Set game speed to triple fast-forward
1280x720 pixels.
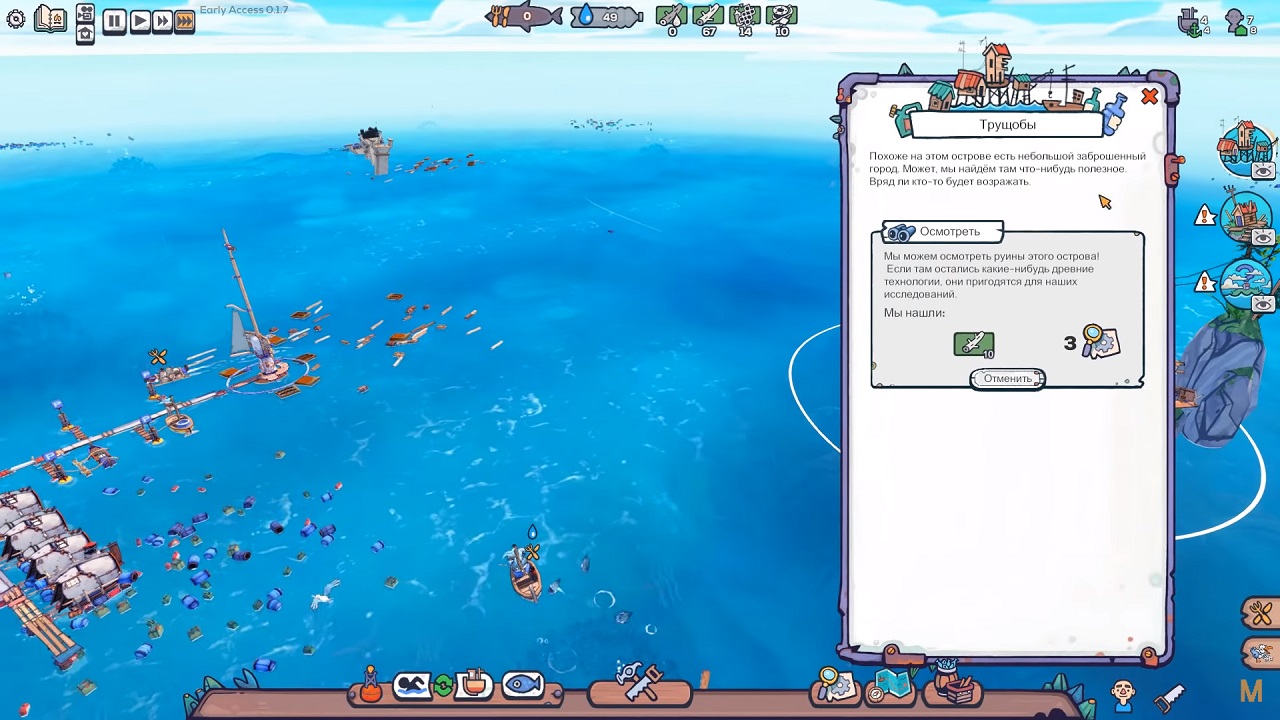point(184,21)
